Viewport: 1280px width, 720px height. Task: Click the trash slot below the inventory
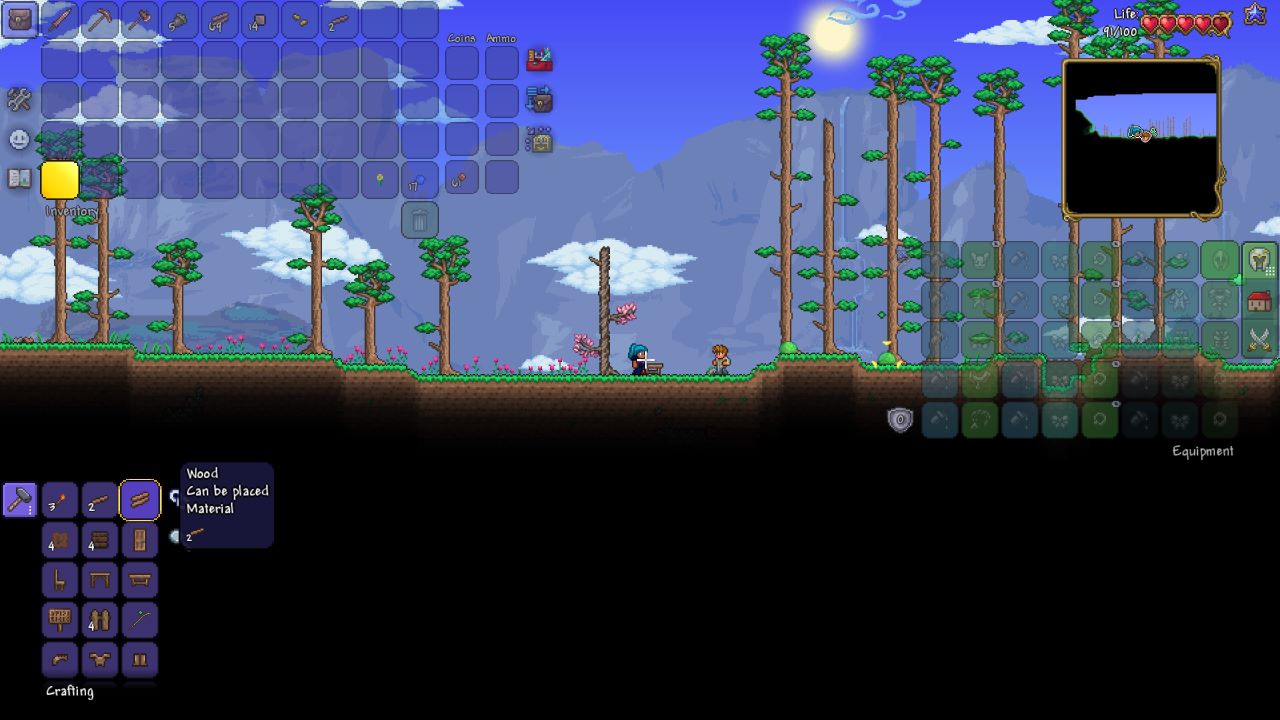coord(418,219)
